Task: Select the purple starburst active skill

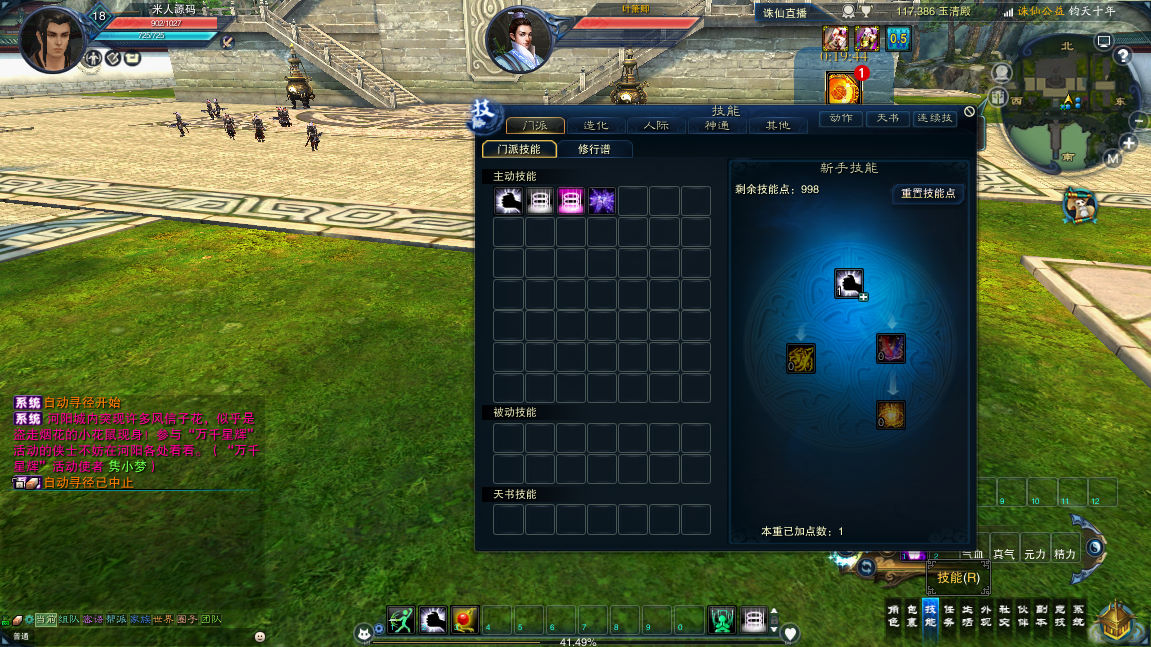Action: coord(602,201)
